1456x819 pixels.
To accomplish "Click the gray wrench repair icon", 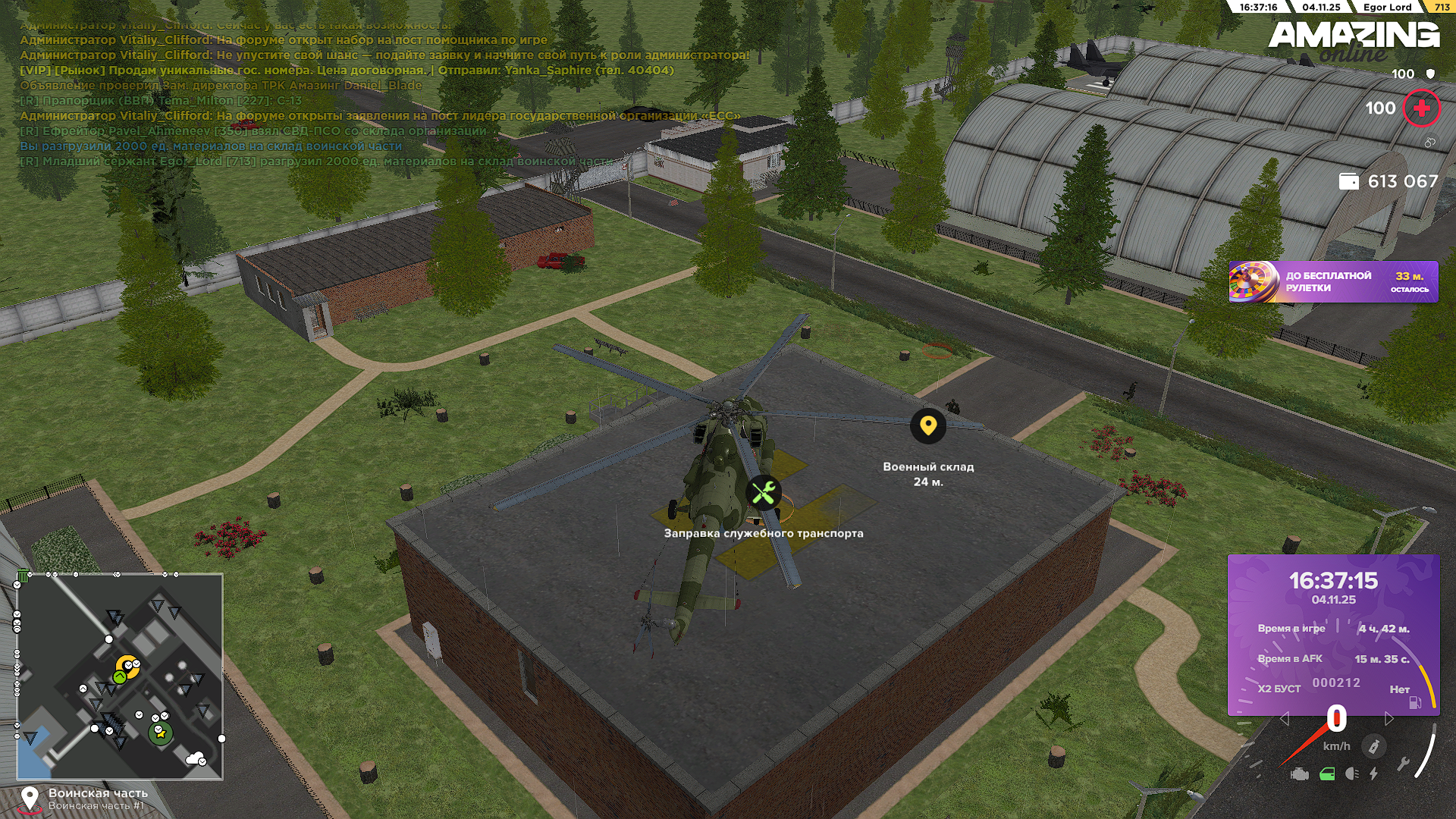I will click(x=1404, y=764).
